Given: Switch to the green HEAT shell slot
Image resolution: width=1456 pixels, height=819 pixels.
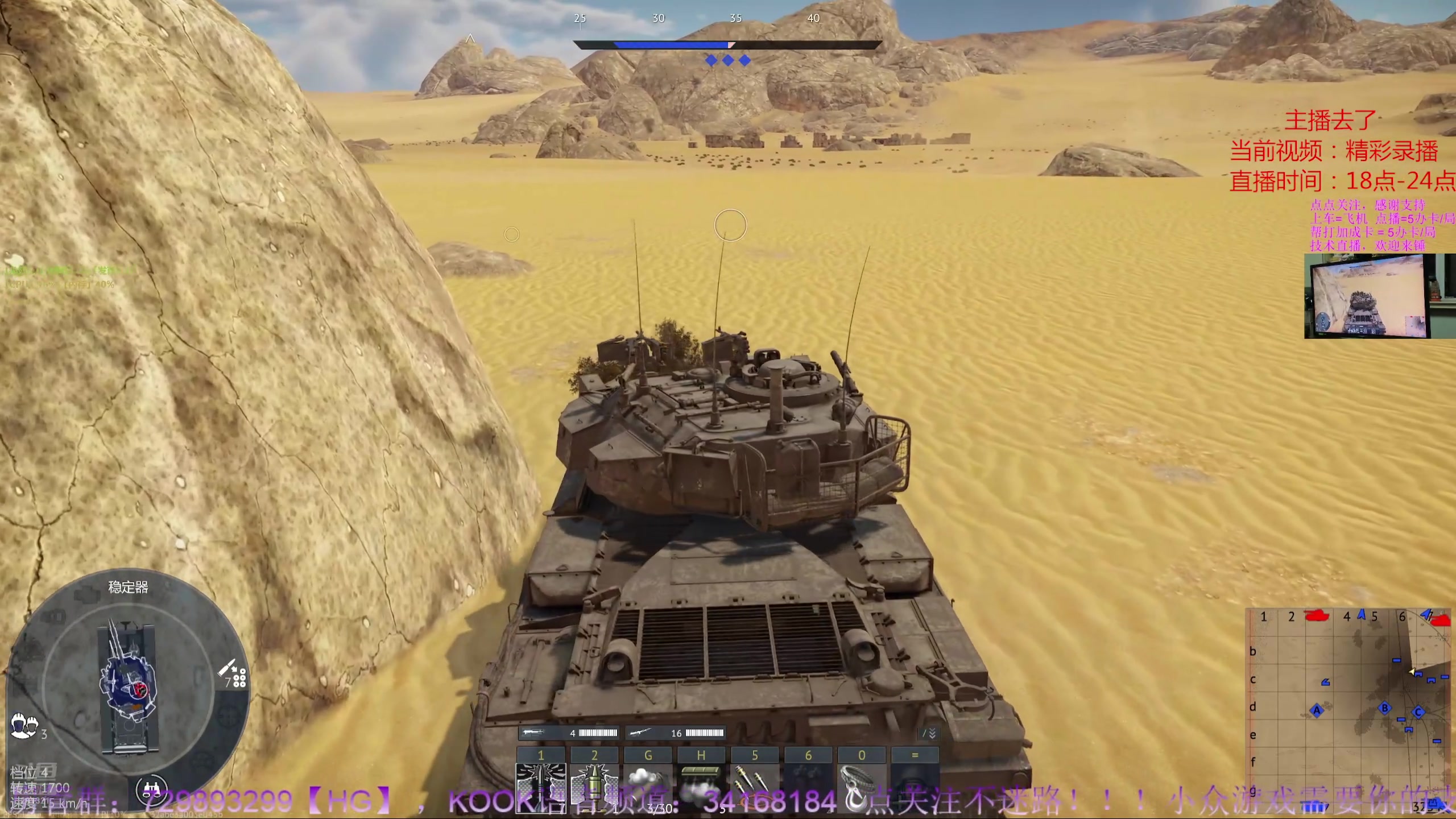Looking at the screenshot, I should tap(594, 788).
